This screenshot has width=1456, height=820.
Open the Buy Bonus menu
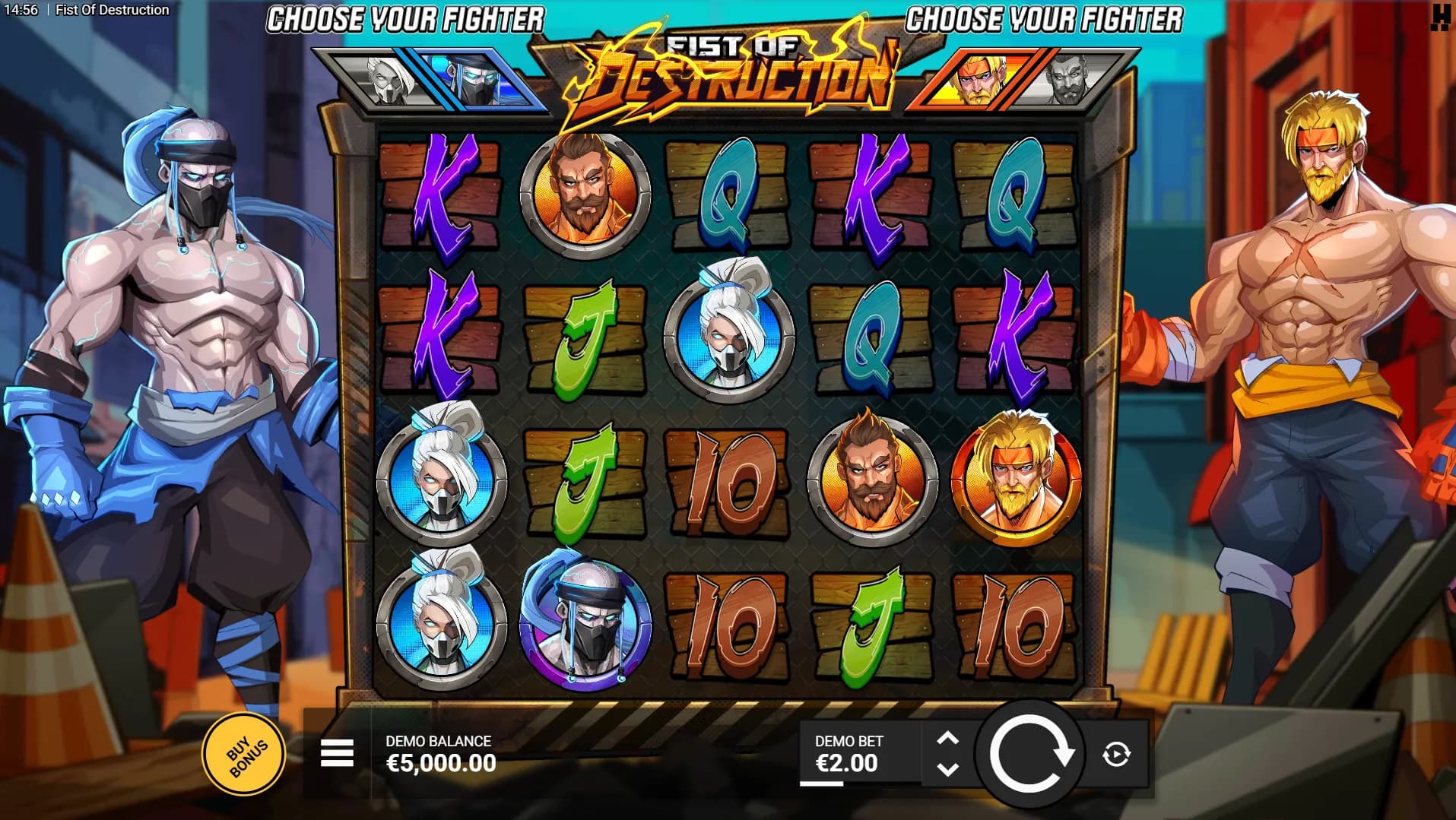click(x=243, y=755)
